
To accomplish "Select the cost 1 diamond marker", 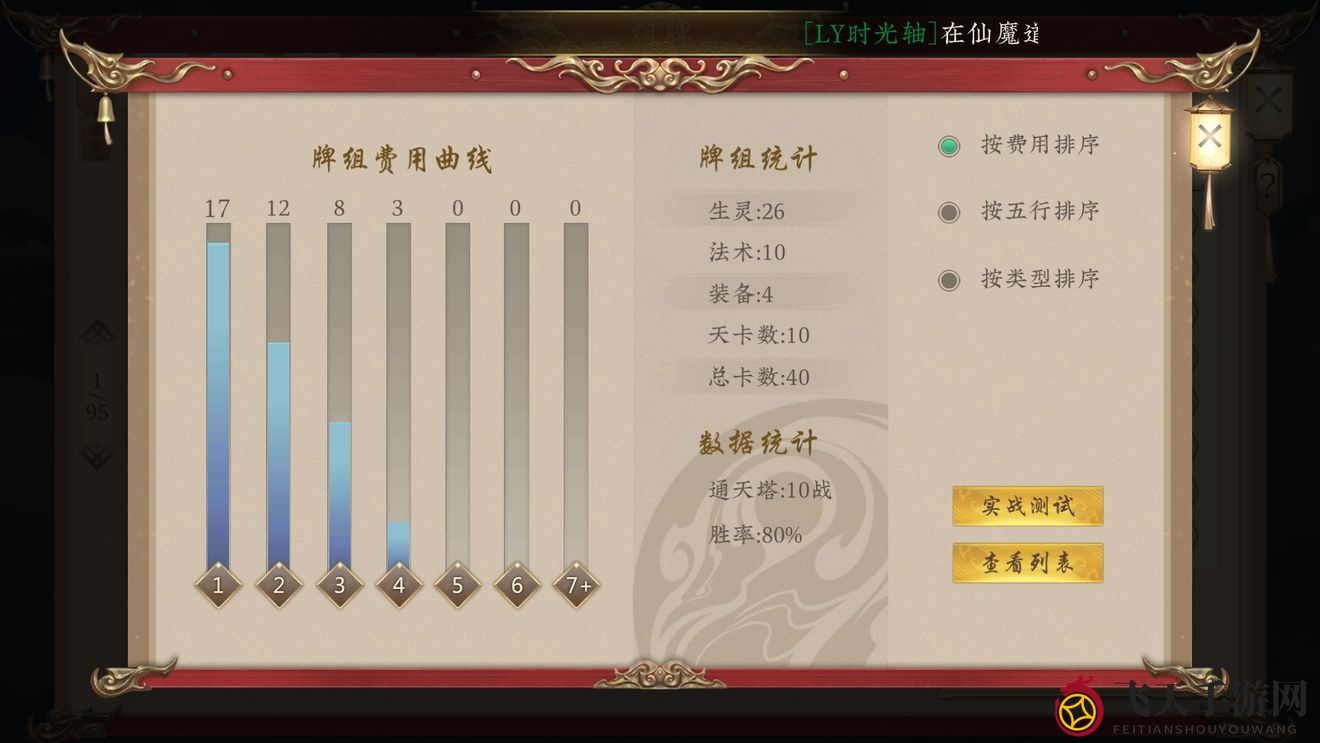I will click(218, 584).
